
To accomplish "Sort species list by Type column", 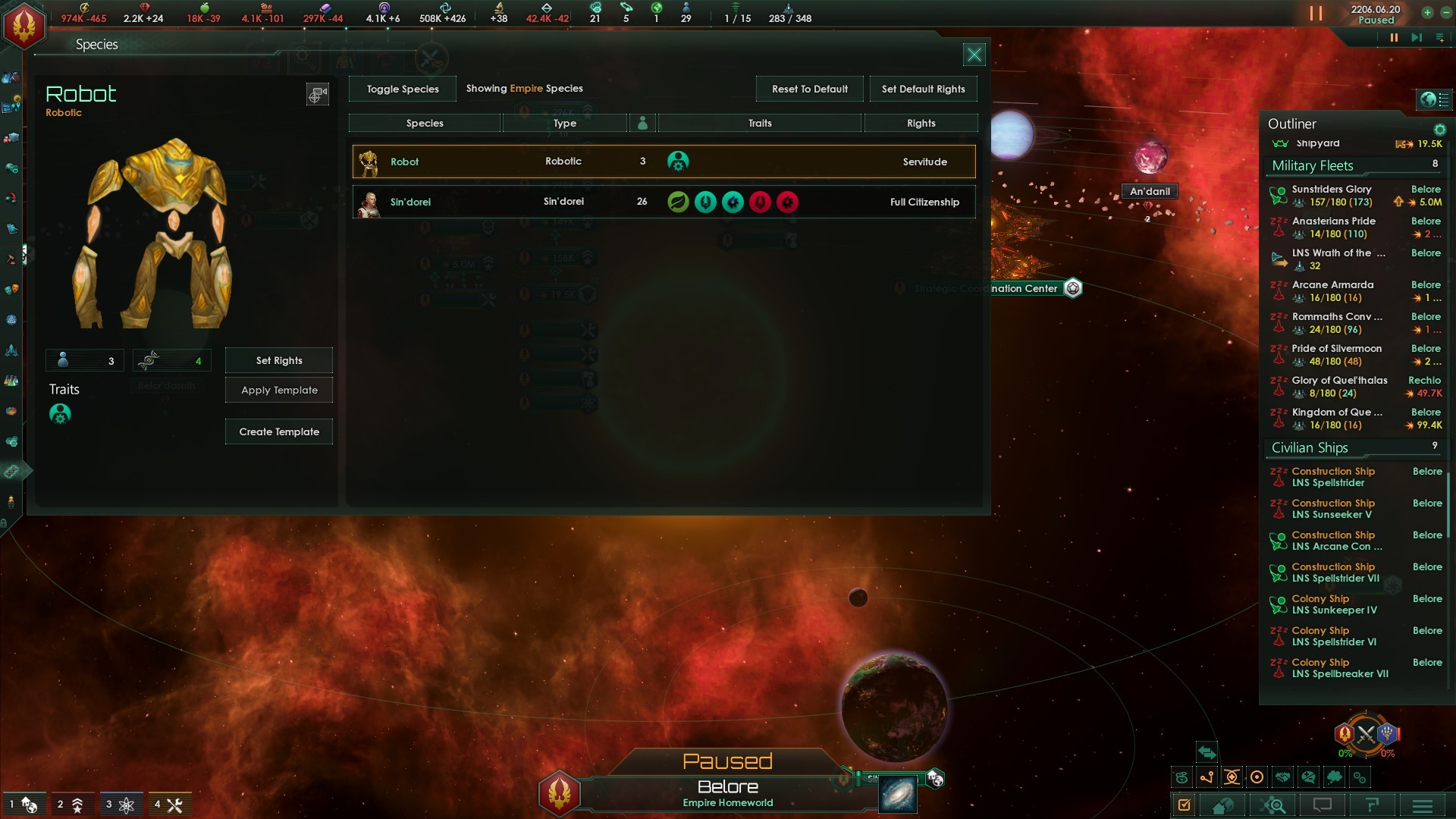I will (564, 123).
